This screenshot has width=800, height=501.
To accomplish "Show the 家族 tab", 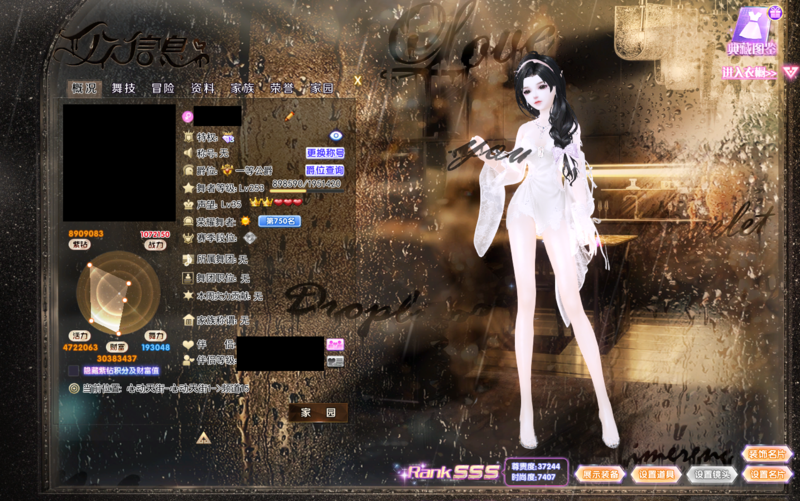I will tap(242, 88).
